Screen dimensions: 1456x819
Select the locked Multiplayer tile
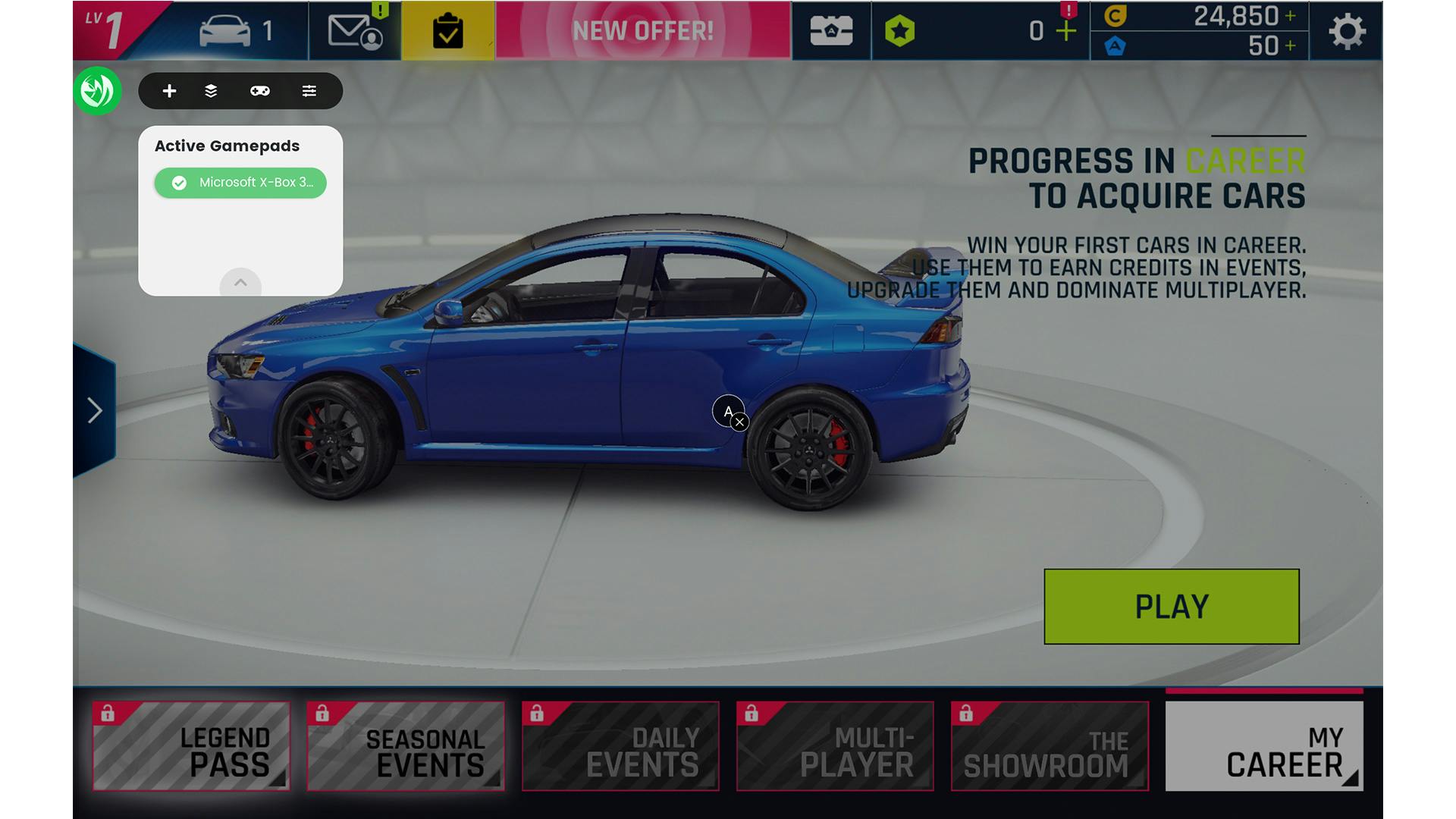point(835,746)
